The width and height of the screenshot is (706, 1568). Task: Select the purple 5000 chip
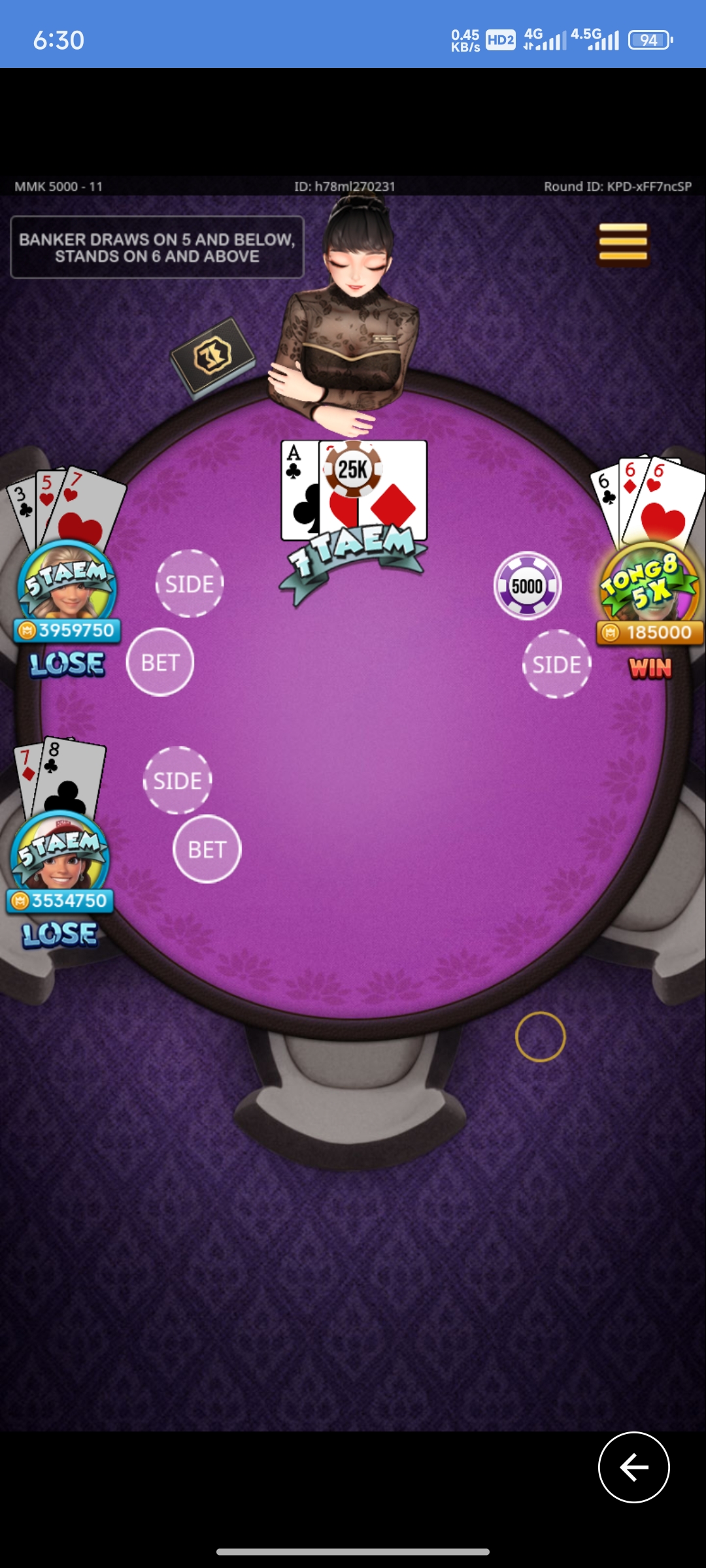coord(528,586)
